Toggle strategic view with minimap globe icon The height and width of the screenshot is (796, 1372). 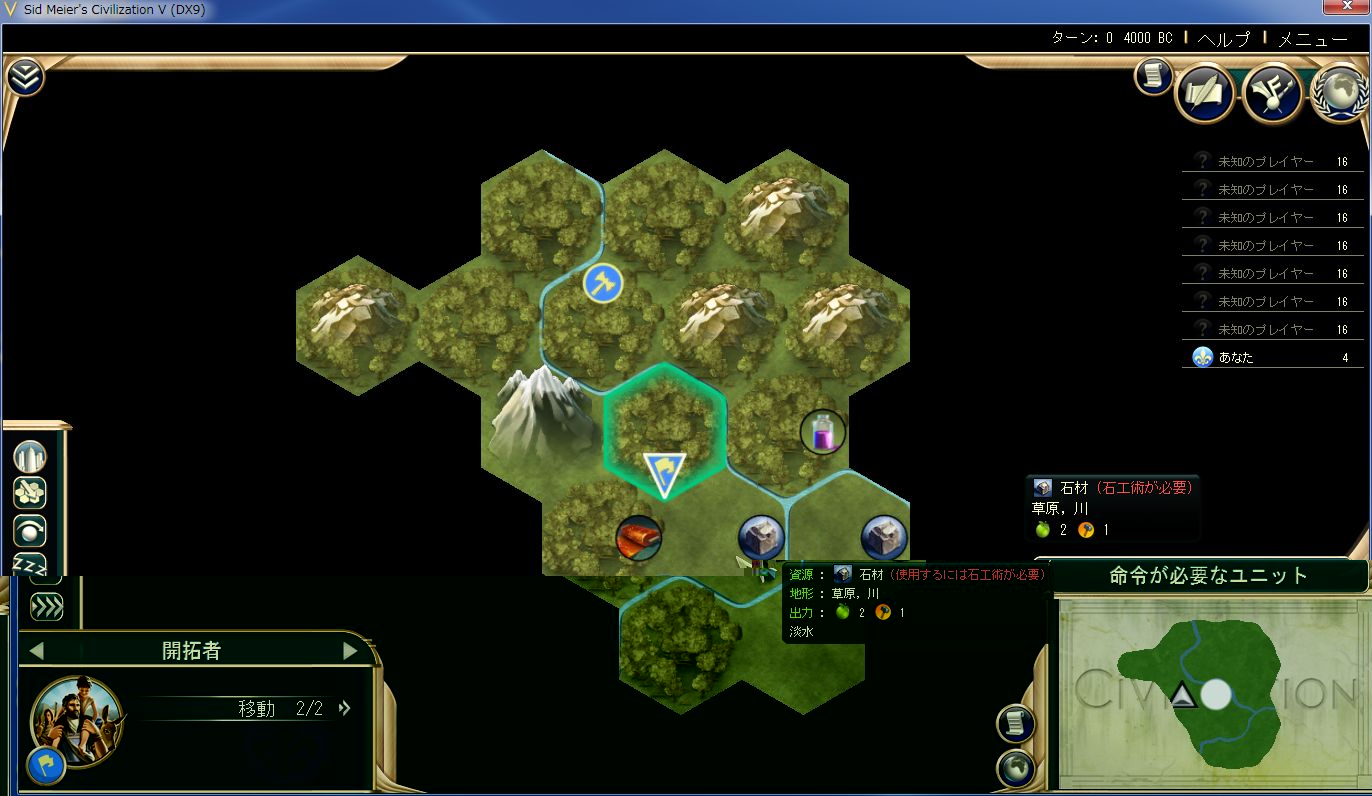[x=1015, y=768]
